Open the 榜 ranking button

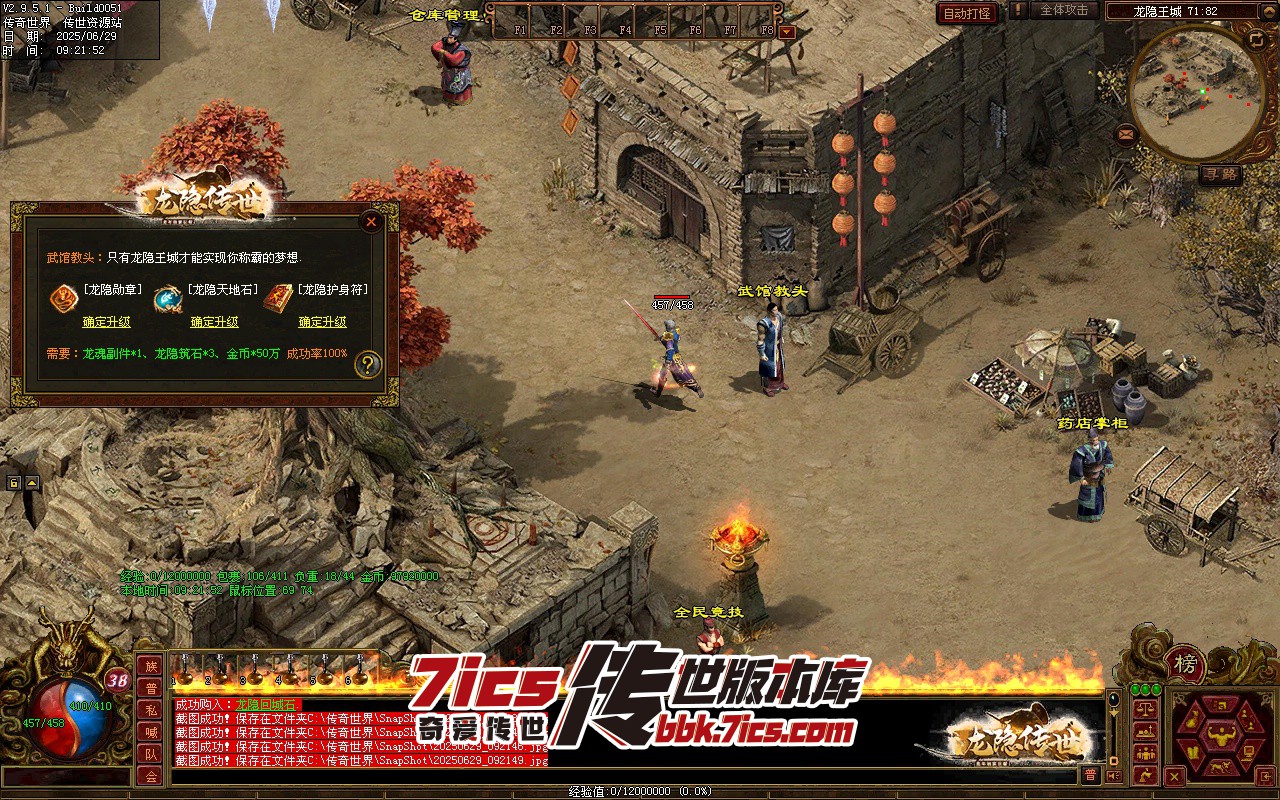tap(1186, 664)
